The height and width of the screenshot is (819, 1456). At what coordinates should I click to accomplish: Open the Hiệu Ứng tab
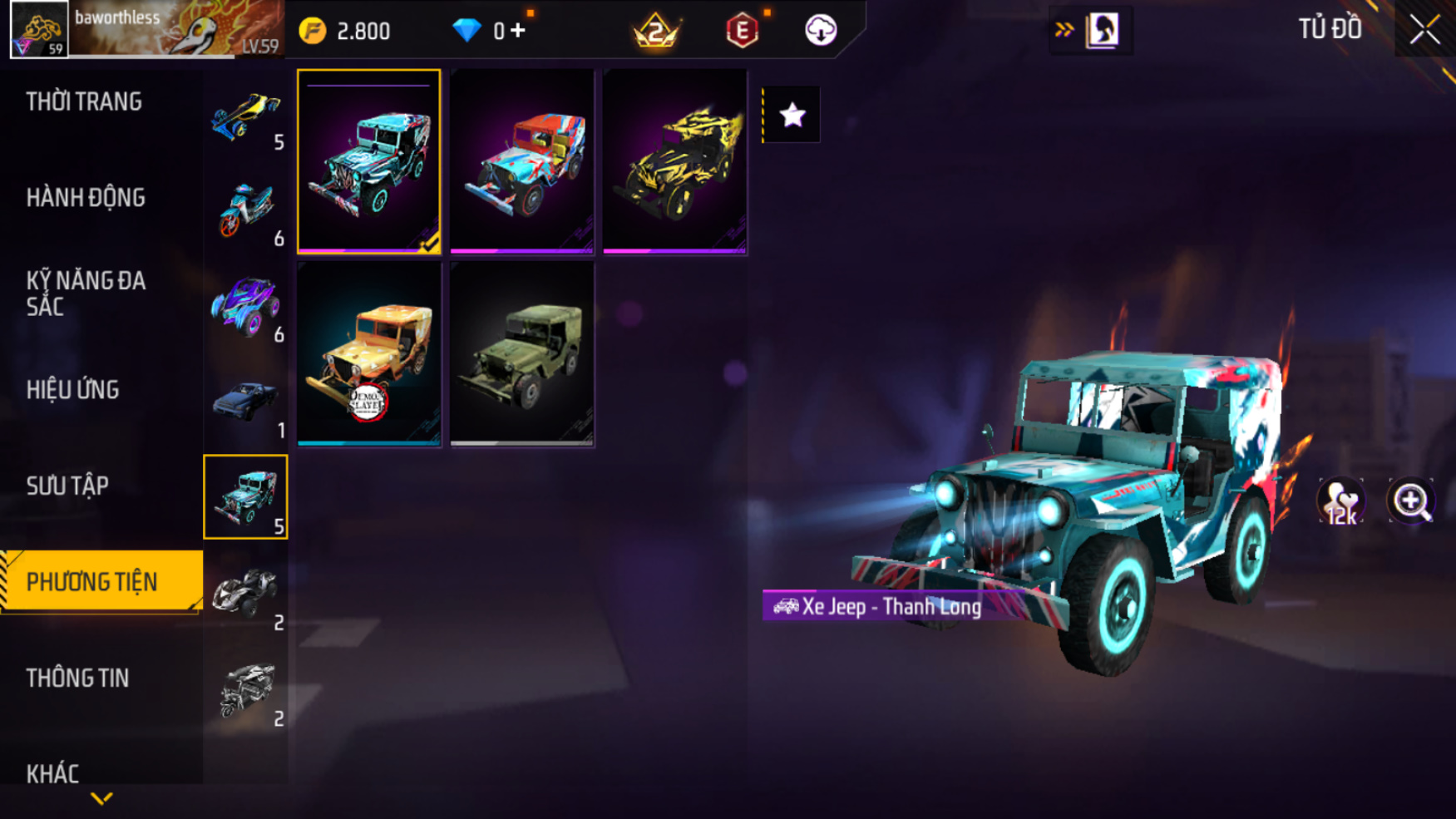[73, 389]
